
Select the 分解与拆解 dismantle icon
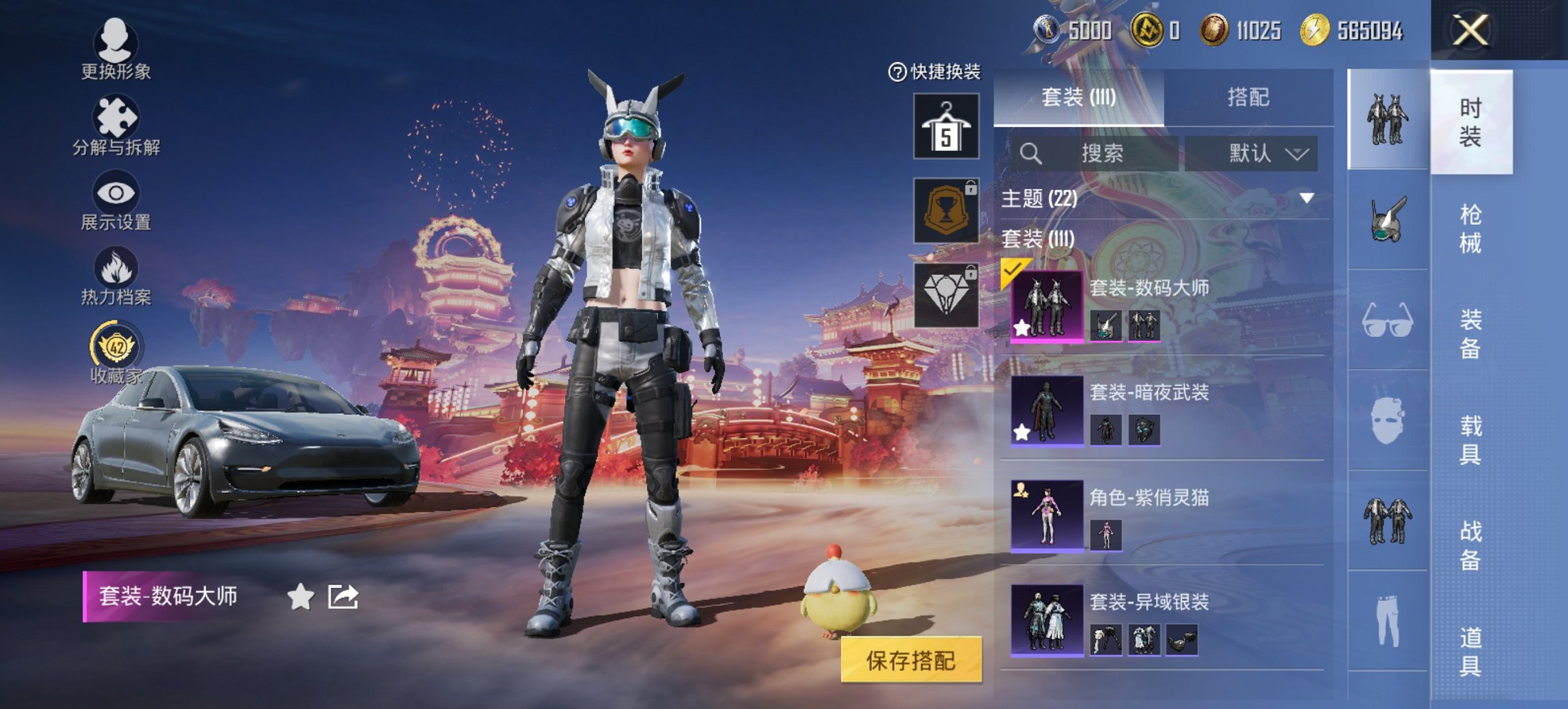116,116
